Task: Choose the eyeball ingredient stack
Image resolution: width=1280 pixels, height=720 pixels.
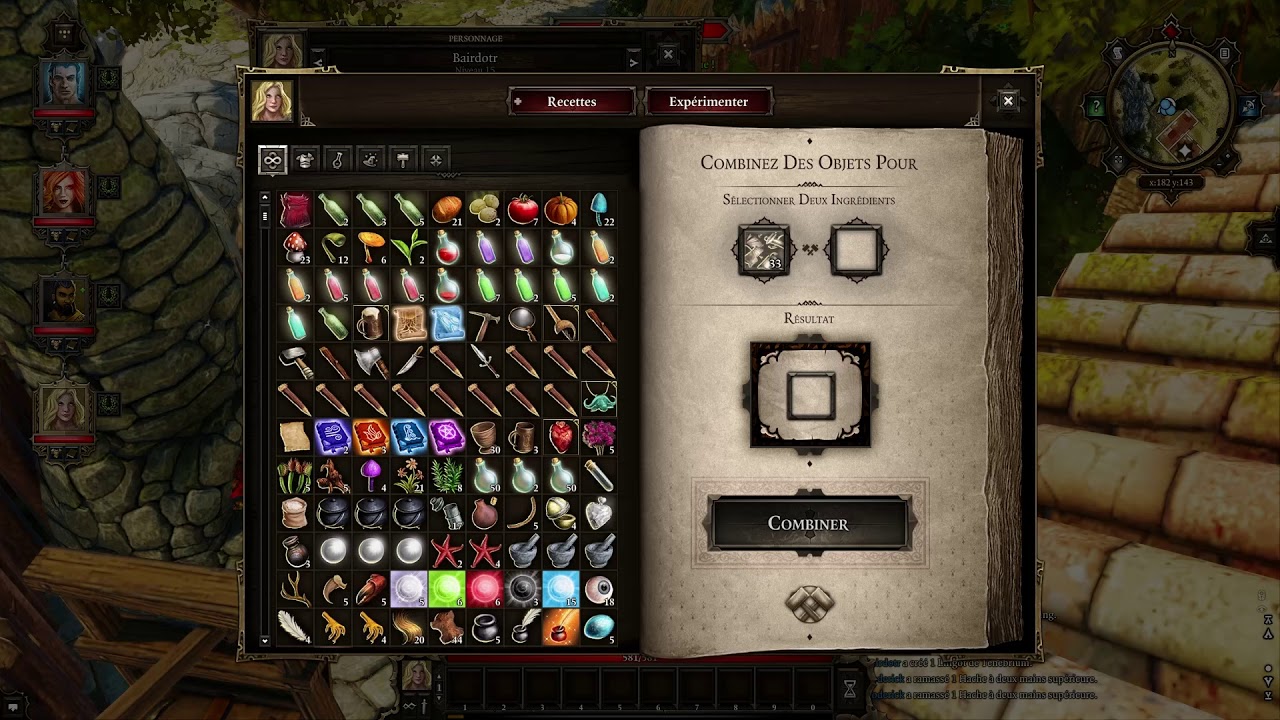Action: coord(599,590)
